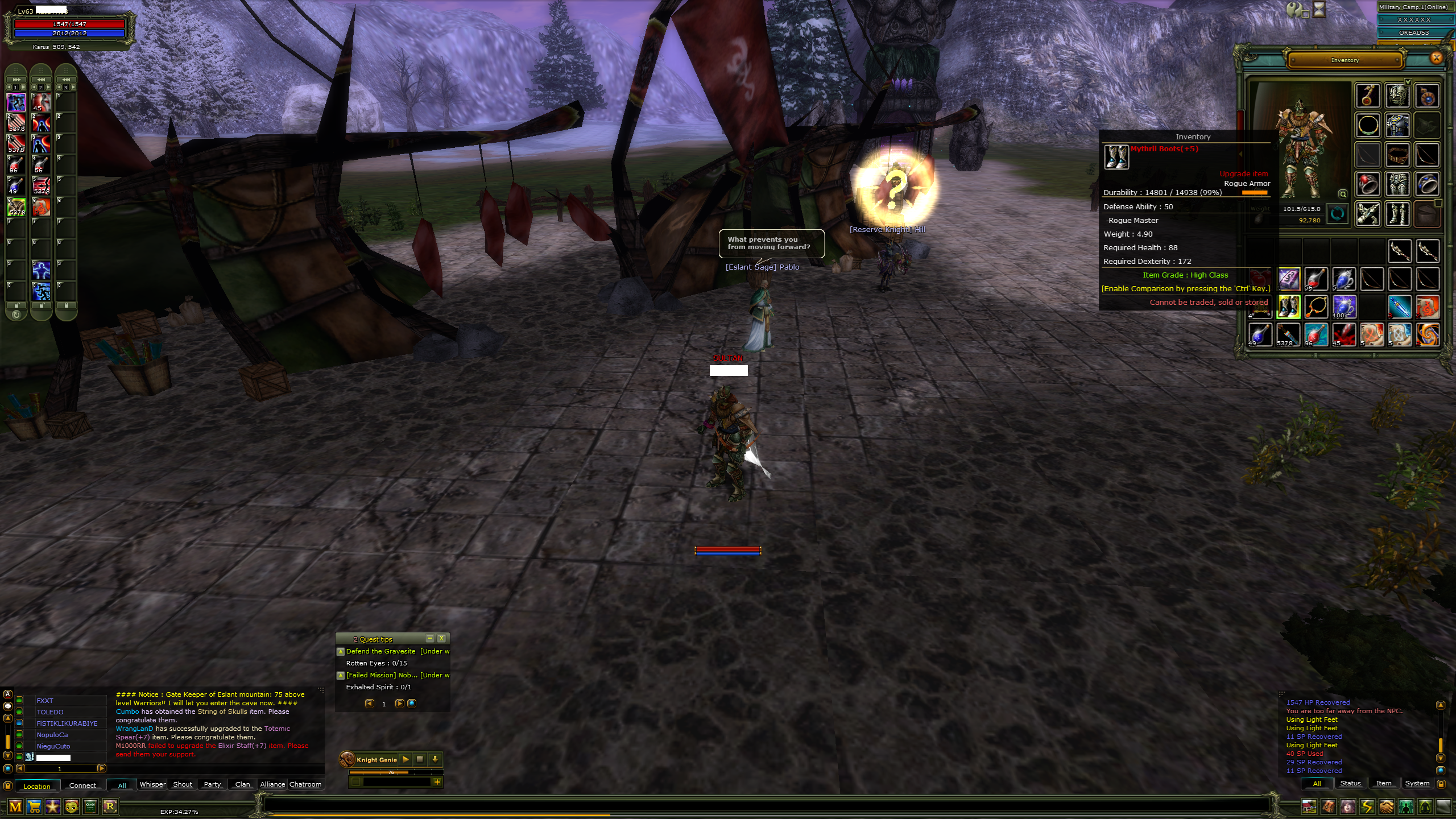This screenshot has height=819, width=1456.
Task: Switch to the Chatroom tab
Action: tap(305, 784)
